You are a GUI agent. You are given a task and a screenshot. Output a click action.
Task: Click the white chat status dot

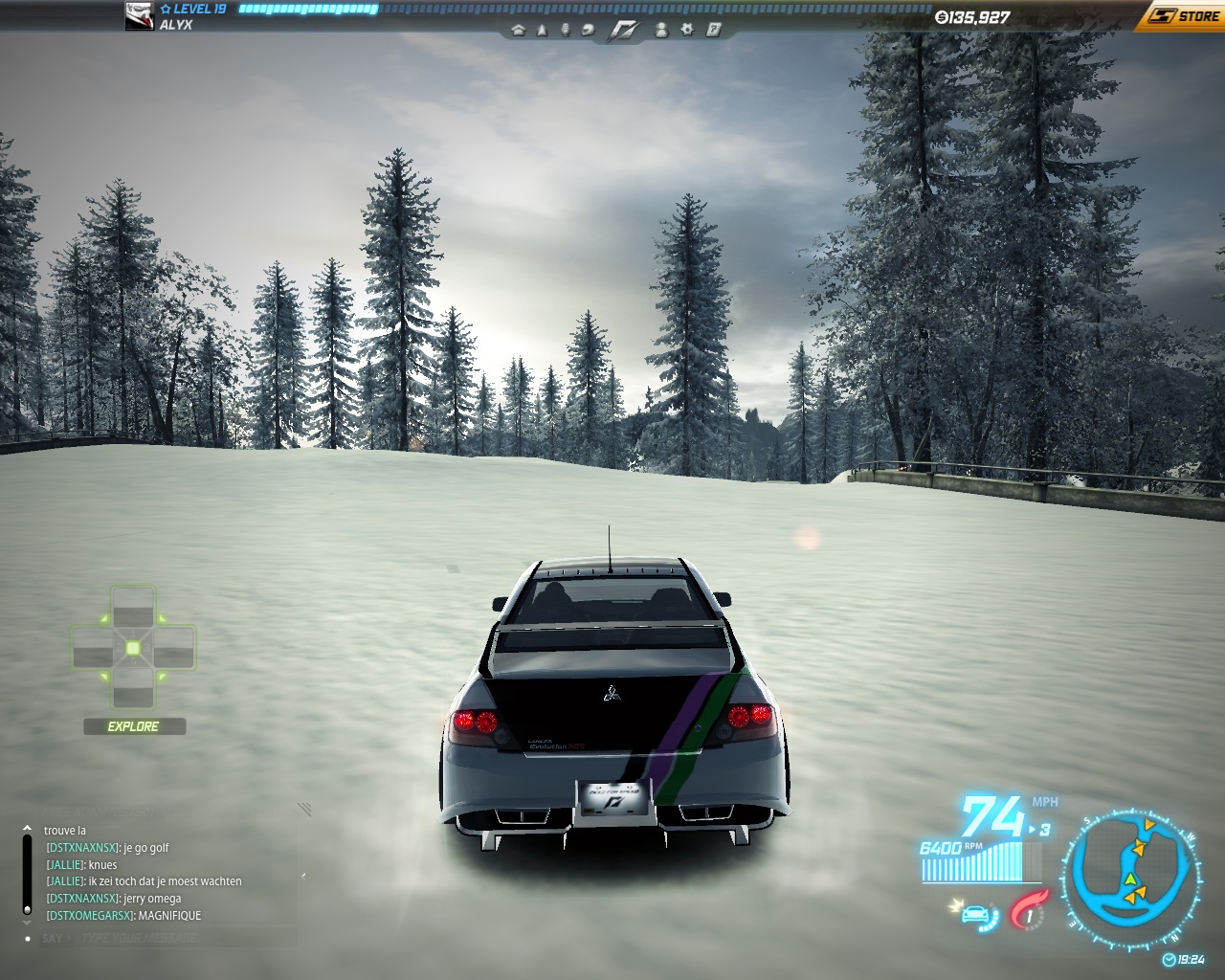(27, 939)
